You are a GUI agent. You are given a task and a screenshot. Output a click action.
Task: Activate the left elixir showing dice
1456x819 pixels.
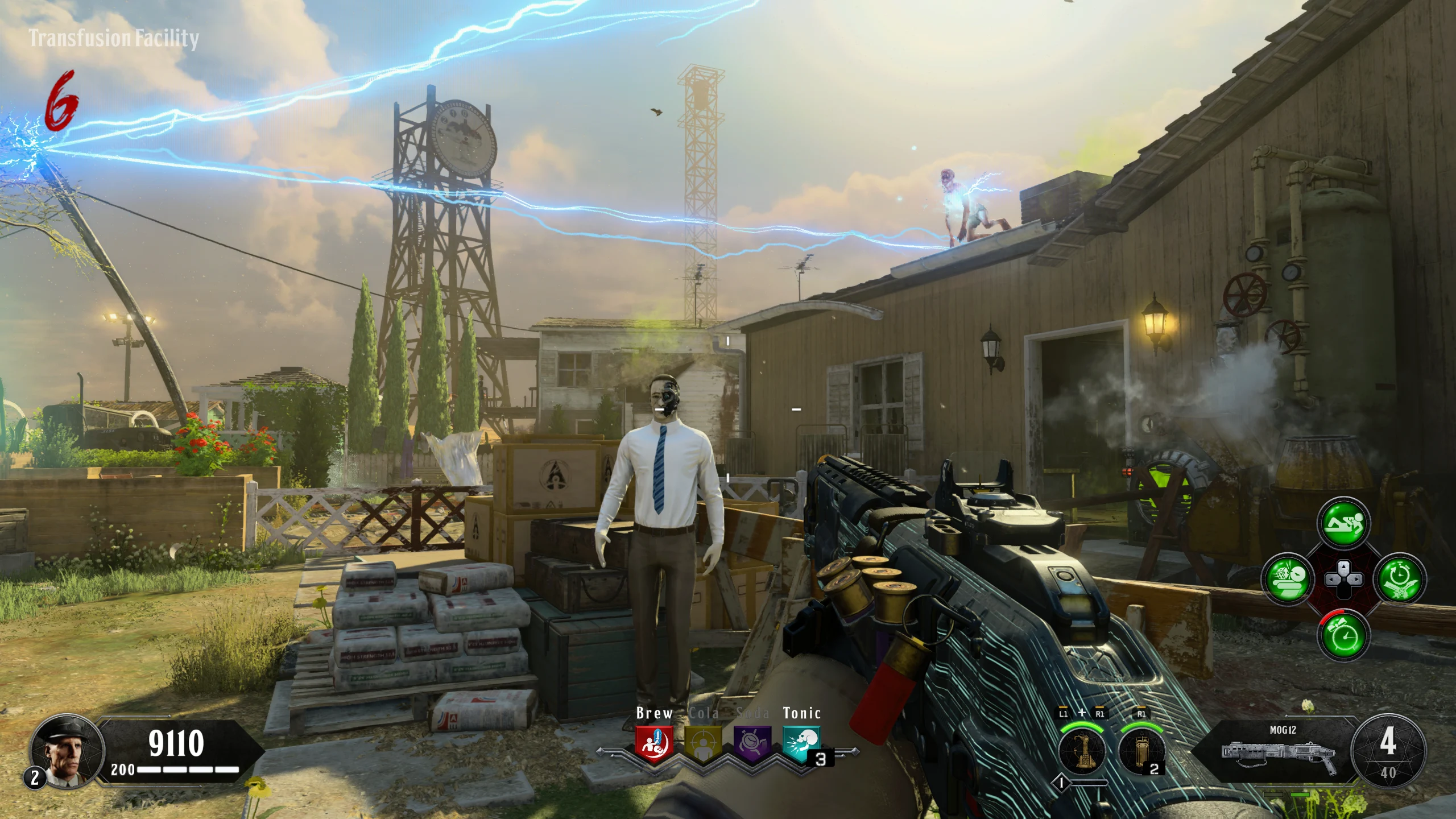pos(1288,580)
